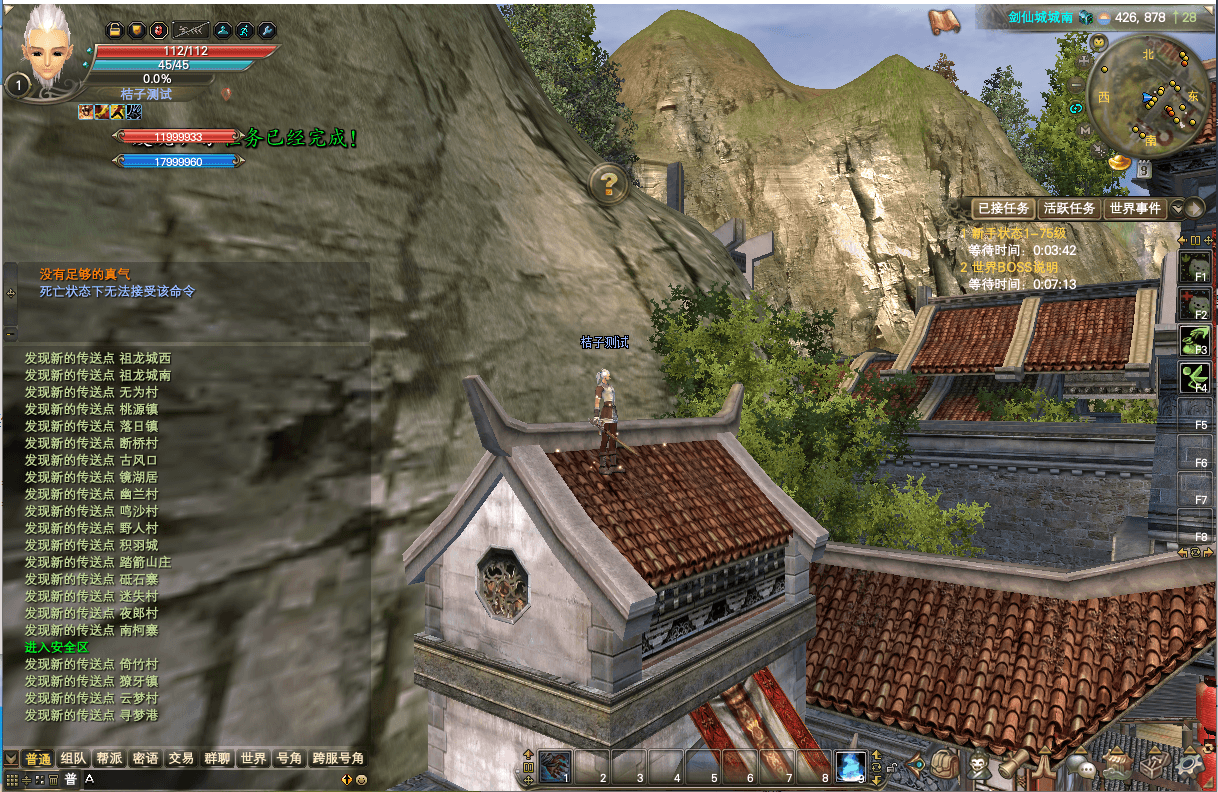Open the world map scroll icon
Screen dimensions: 1218x792
pos(943,20)
